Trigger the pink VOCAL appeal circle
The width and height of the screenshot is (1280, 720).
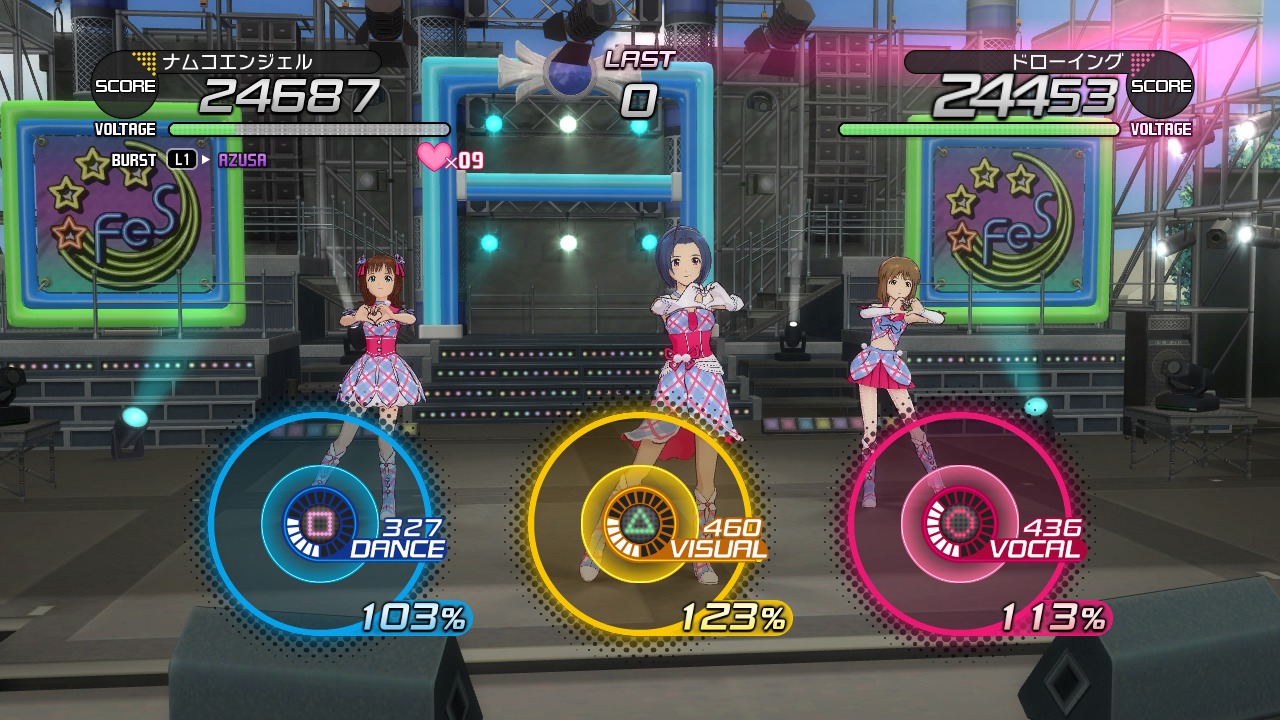pyautogui.click(x=958, y=523)
